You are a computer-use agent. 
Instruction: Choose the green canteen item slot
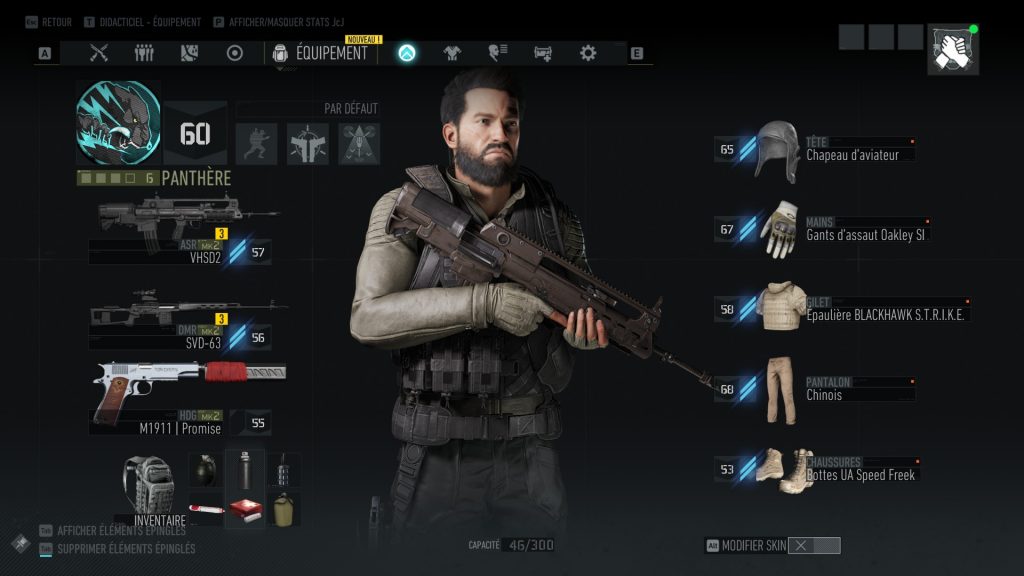(x=283, y=508)
